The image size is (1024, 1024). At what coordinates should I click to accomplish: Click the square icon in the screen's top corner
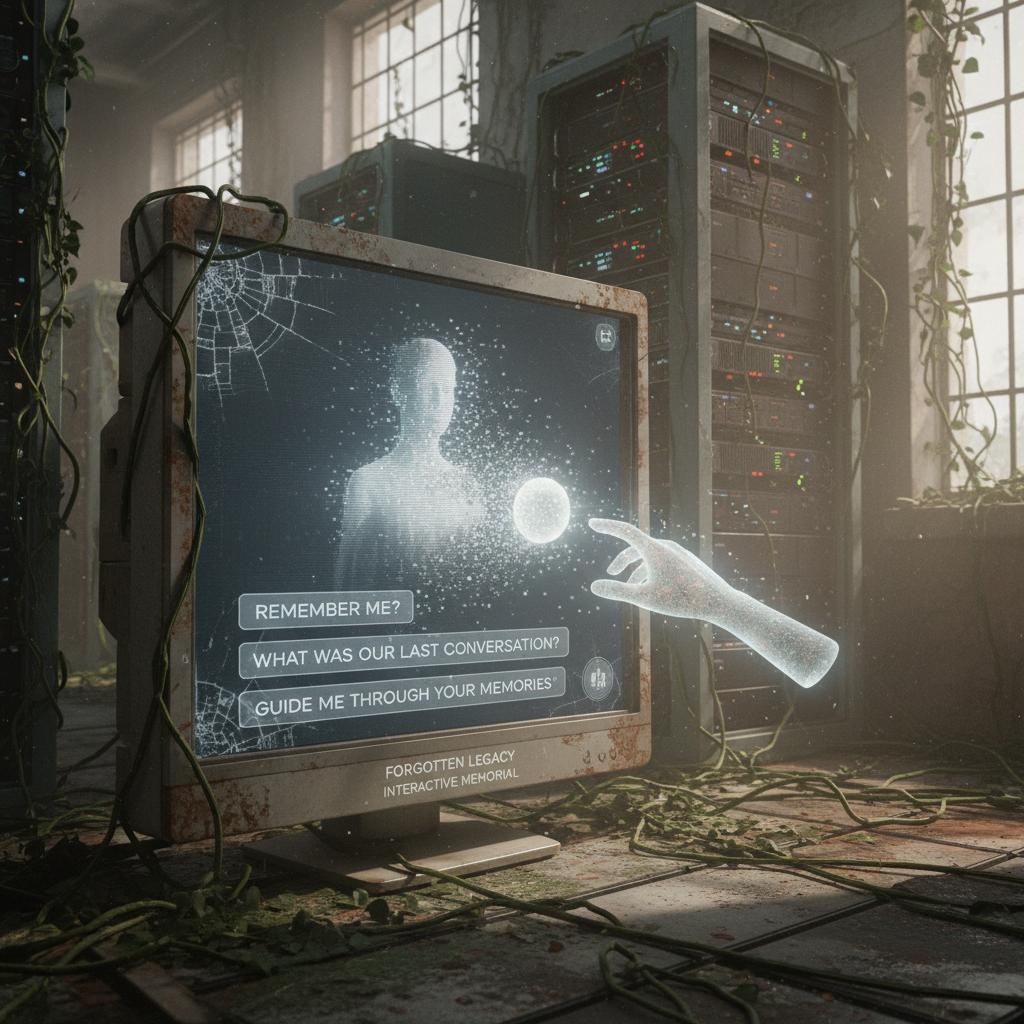pyautogui.click(x=606, y=338)
